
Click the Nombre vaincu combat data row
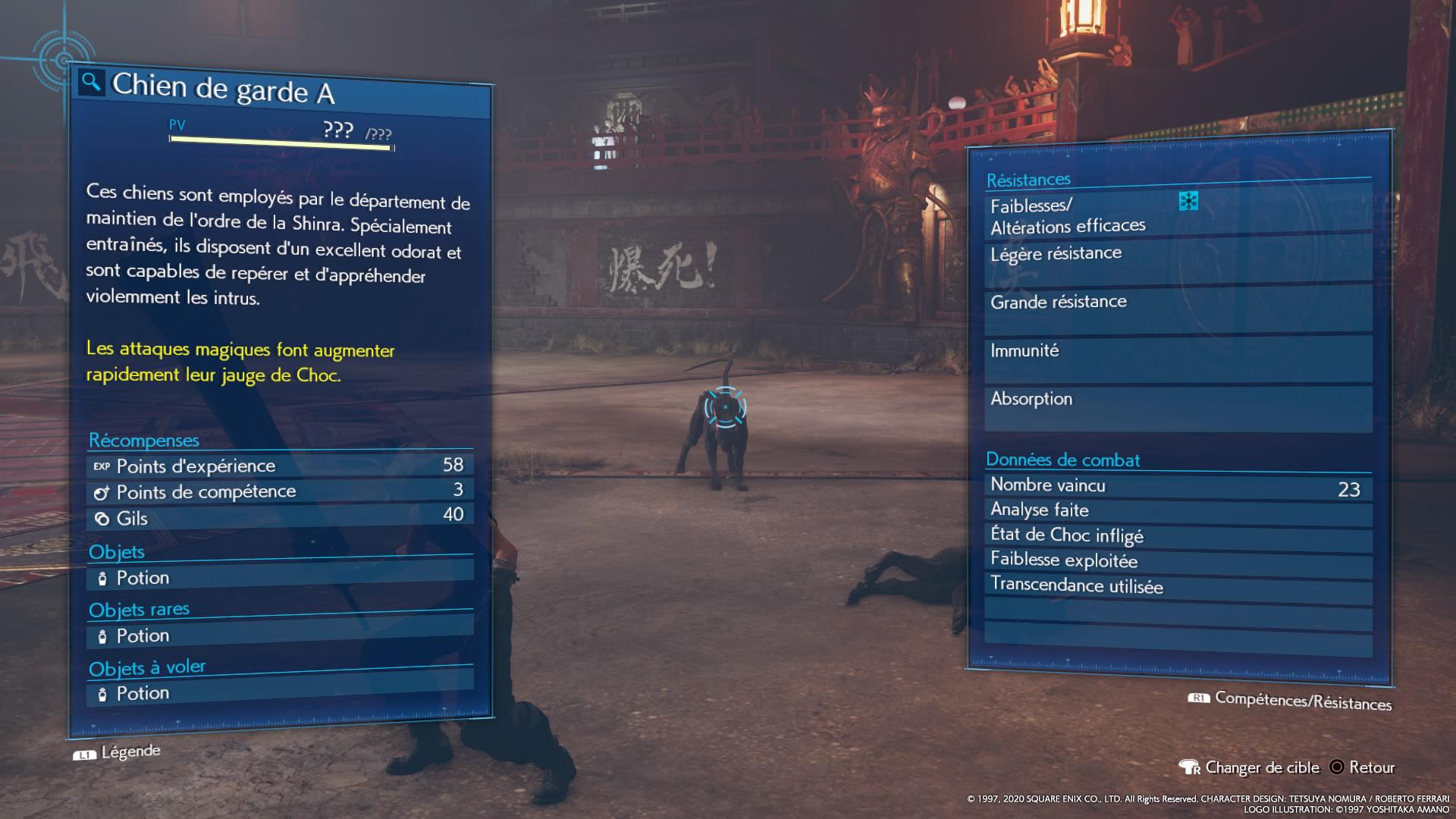point(1178,486)
